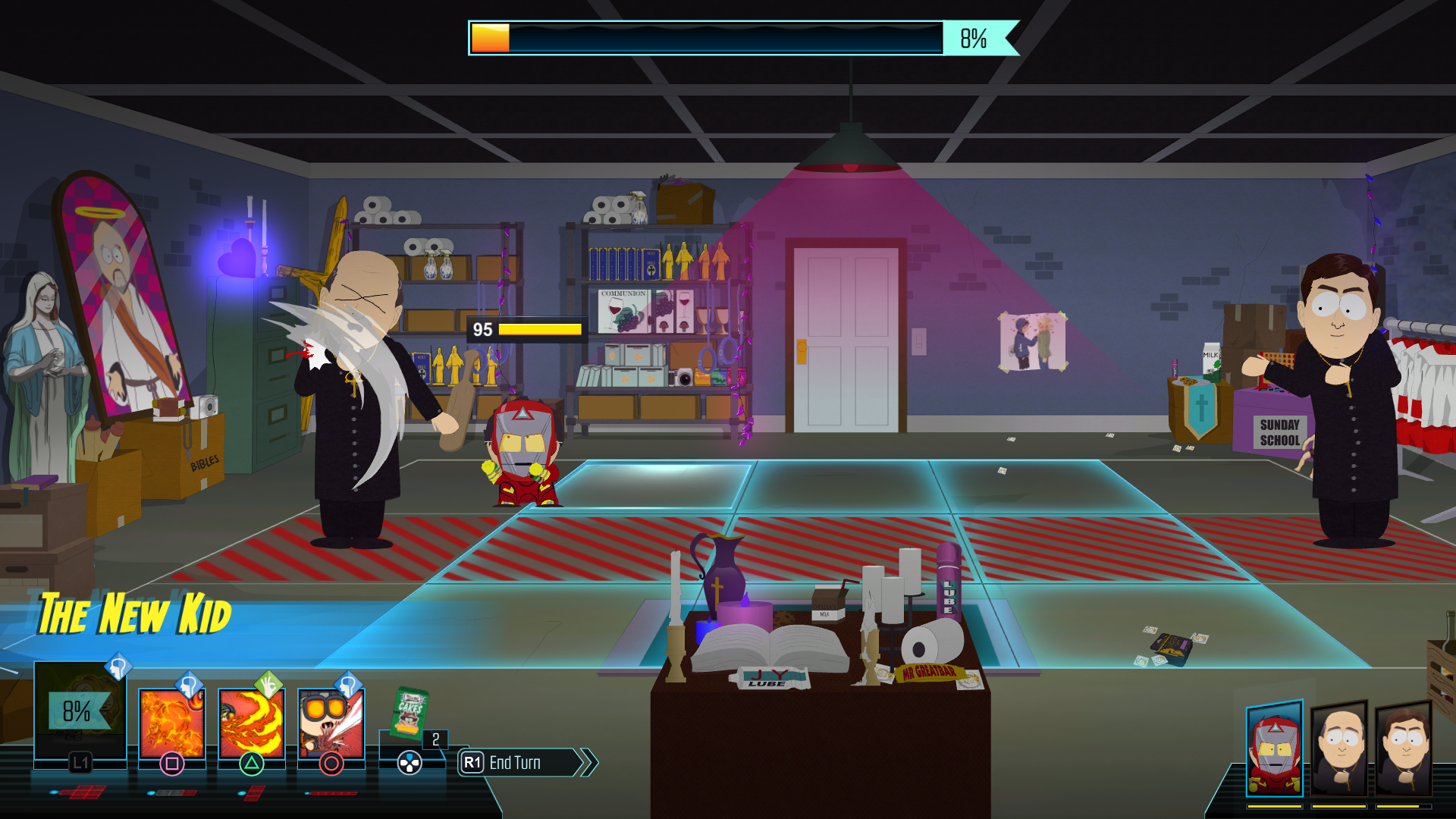
Task: Select the bald priest turn-order portrait
Action: tap(1339, 748)
